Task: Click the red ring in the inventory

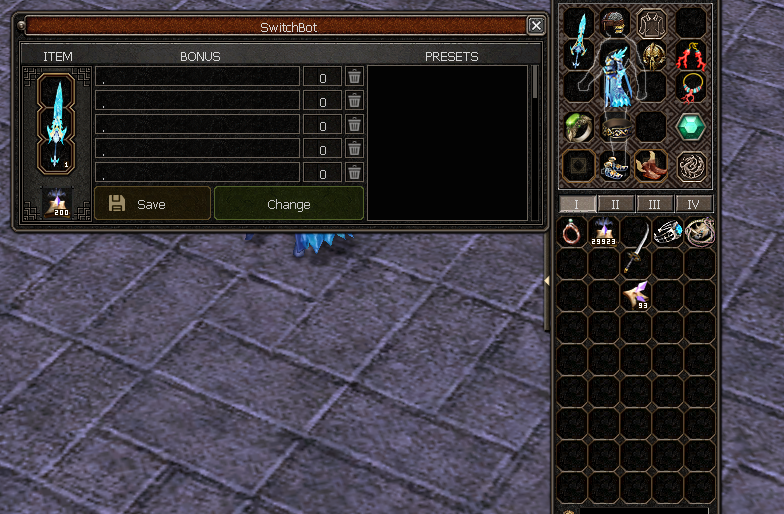Action: coord(572,232)
